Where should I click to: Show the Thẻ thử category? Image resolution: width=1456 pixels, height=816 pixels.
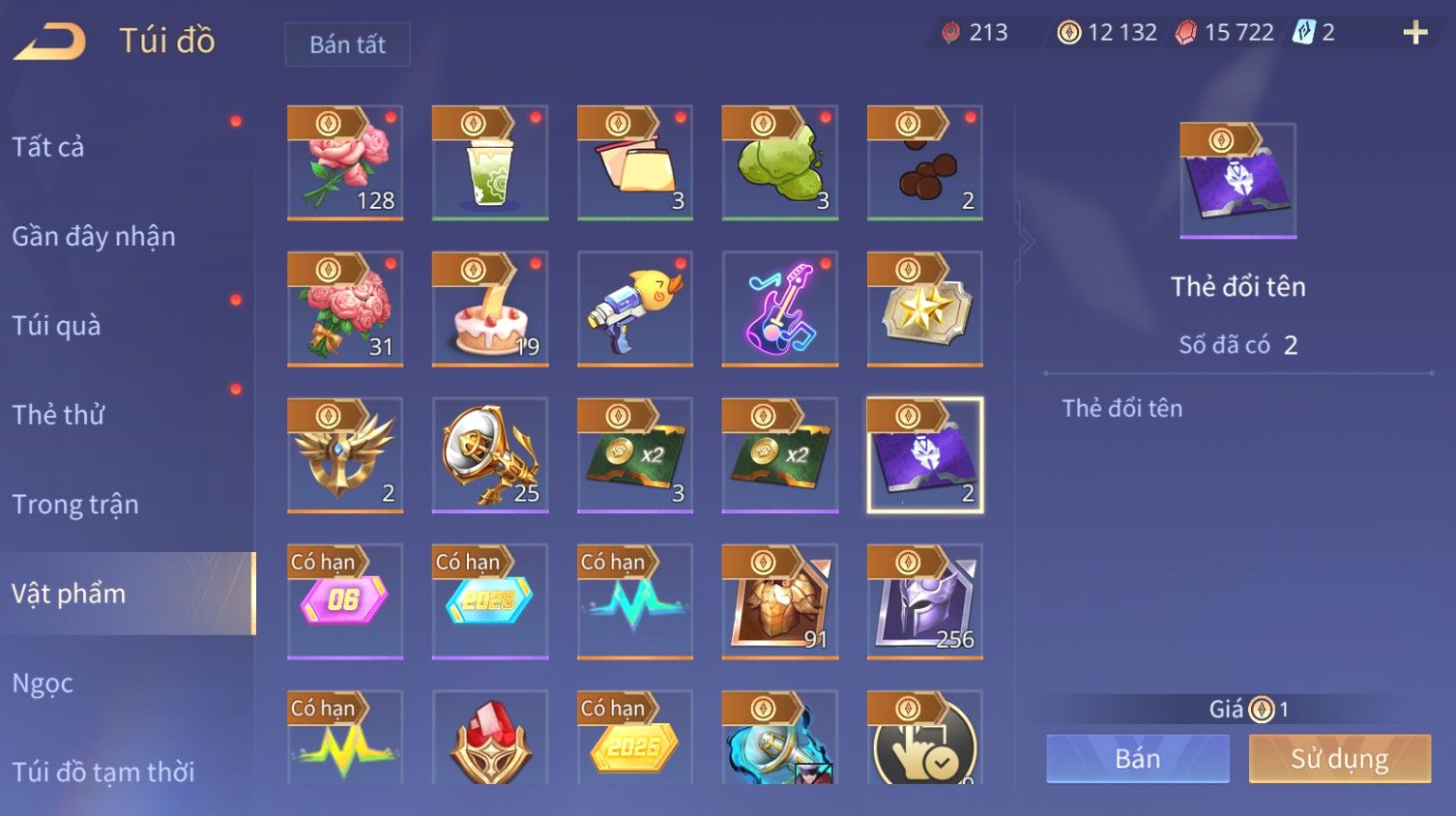(x=58, y=415)
